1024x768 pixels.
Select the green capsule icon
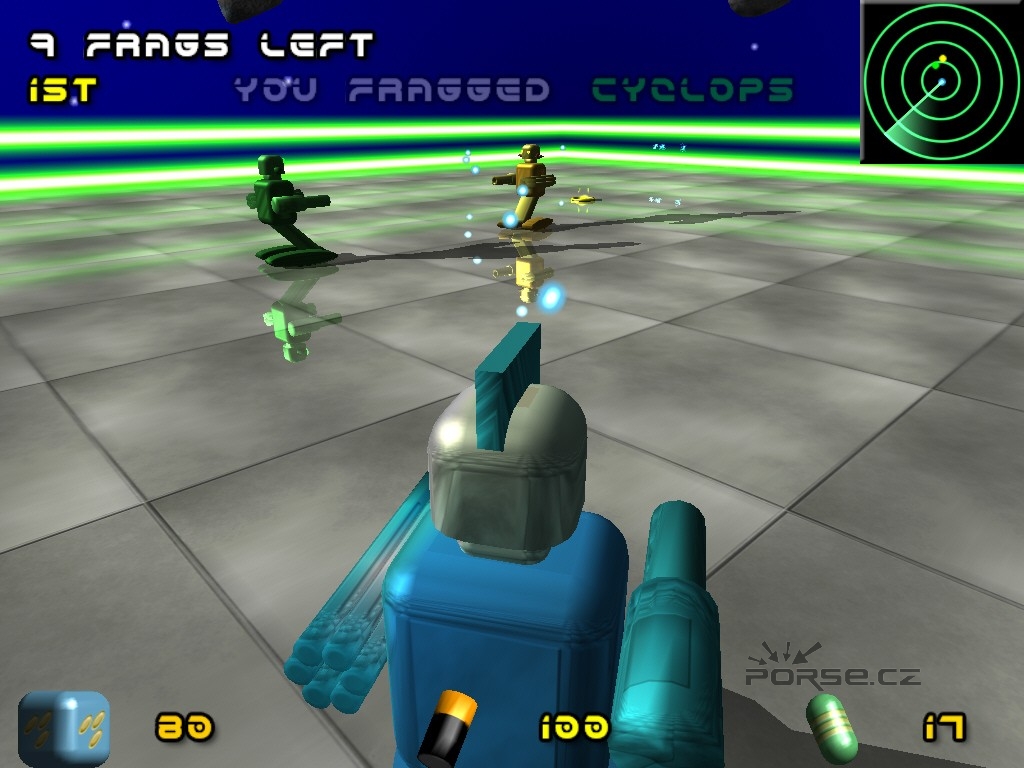coord(833,727)
